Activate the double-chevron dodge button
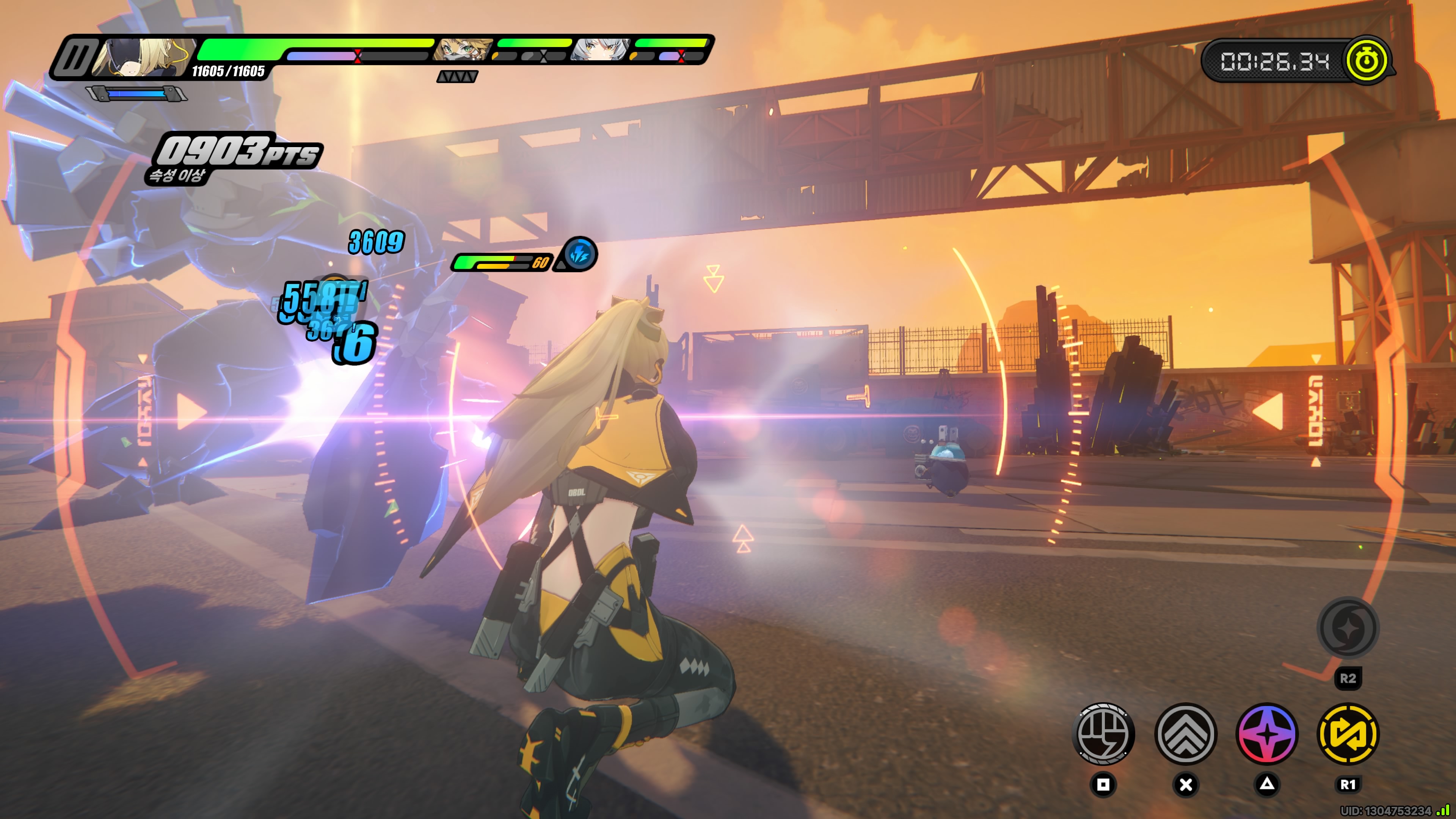The image size is (1456, 819). coord(1185,734)
